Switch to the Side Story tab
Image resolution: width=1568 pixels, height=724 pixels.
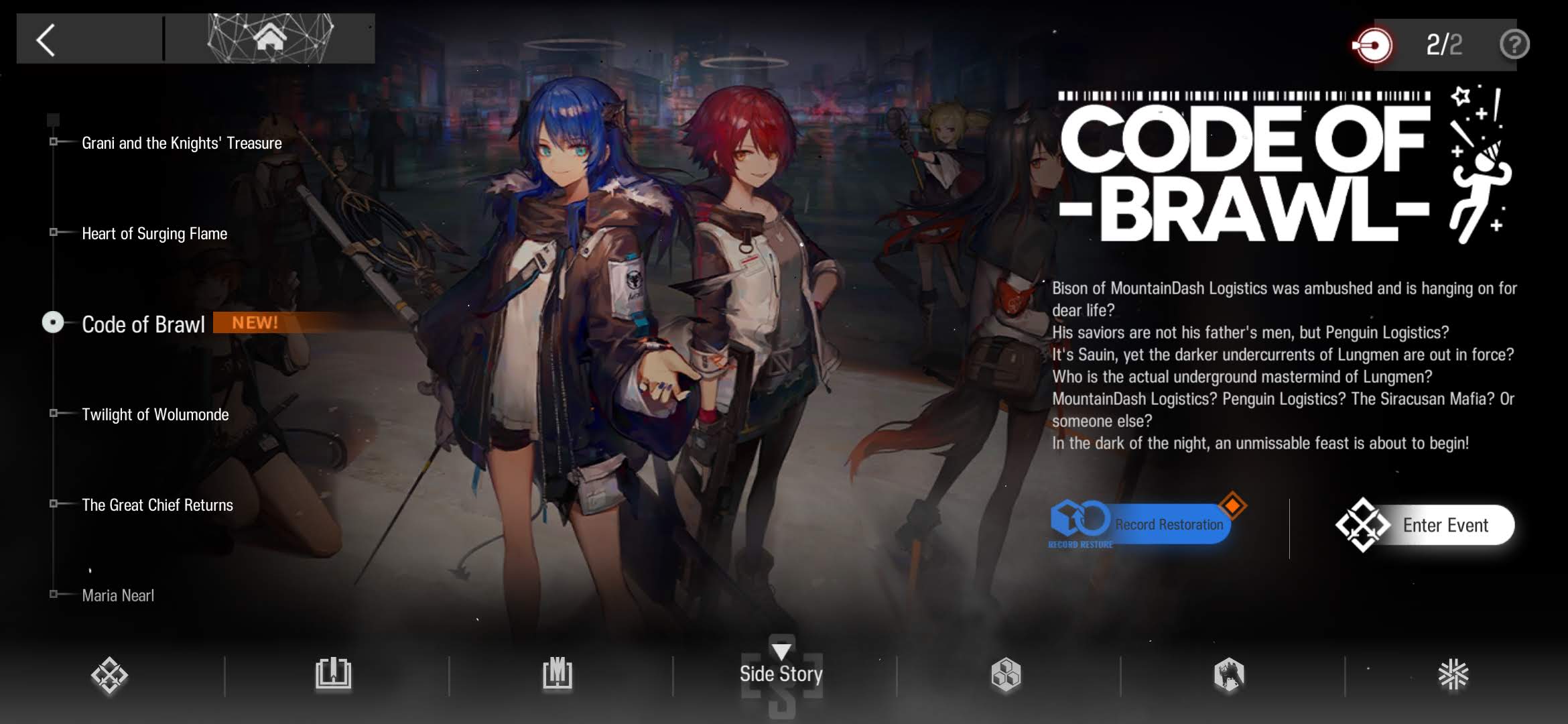pyautogui.click(x=781, y=673)
